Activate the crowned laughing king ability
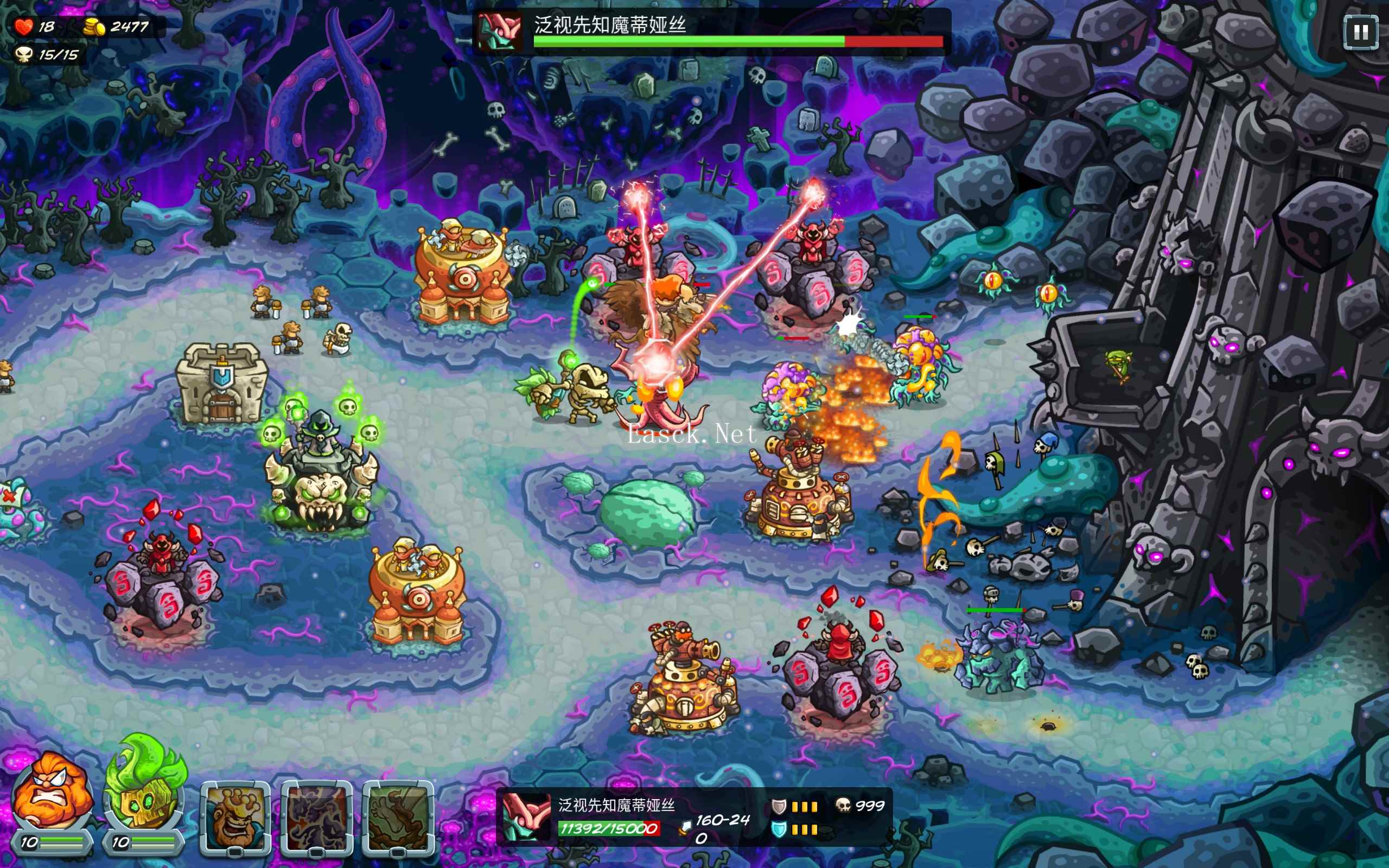Screen dimensions: 1389x868 click(x=235, y=817)
